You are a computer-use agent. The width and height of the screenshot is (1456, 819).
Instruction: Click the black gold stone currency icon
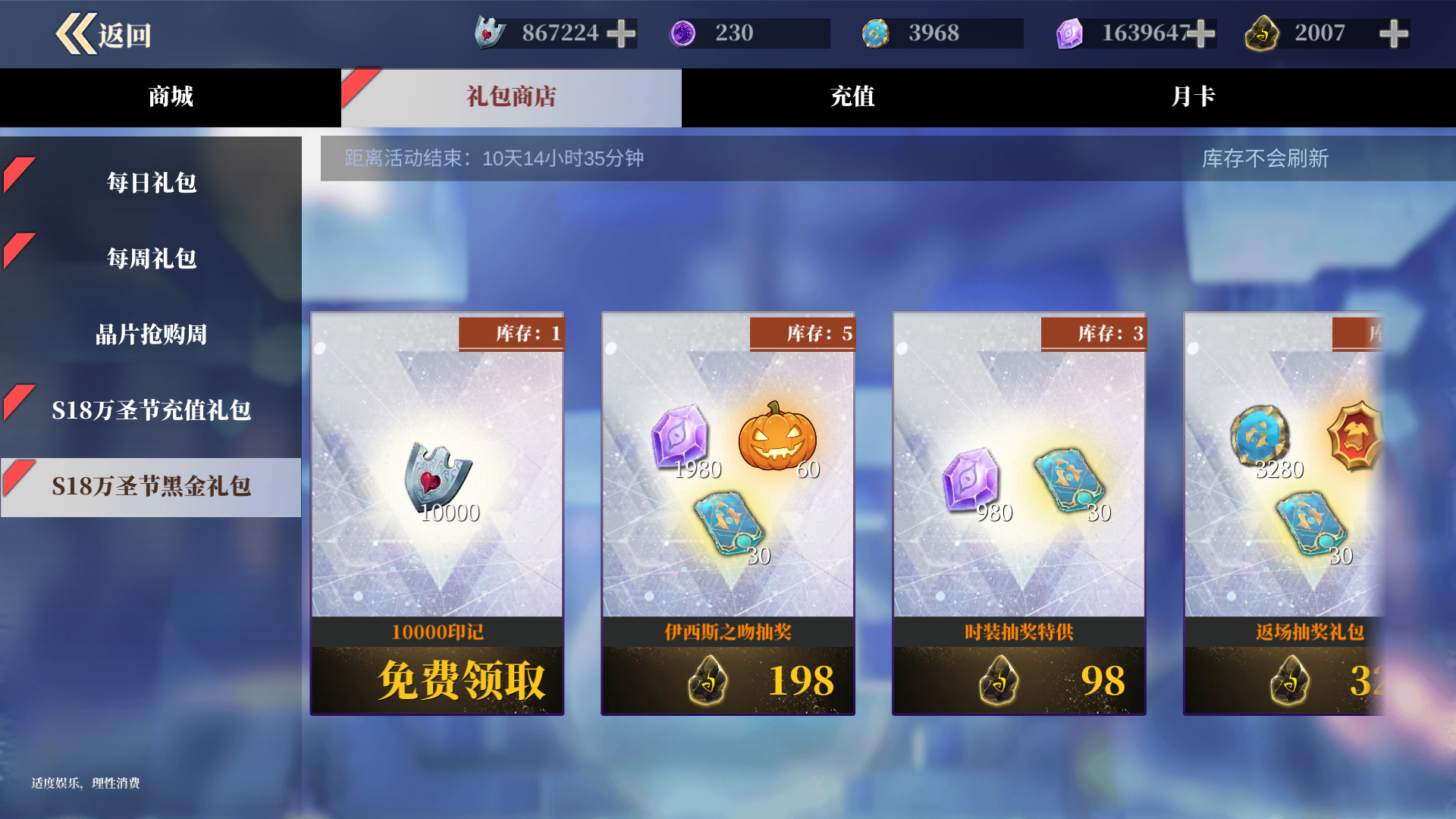tap(1263, 33)
